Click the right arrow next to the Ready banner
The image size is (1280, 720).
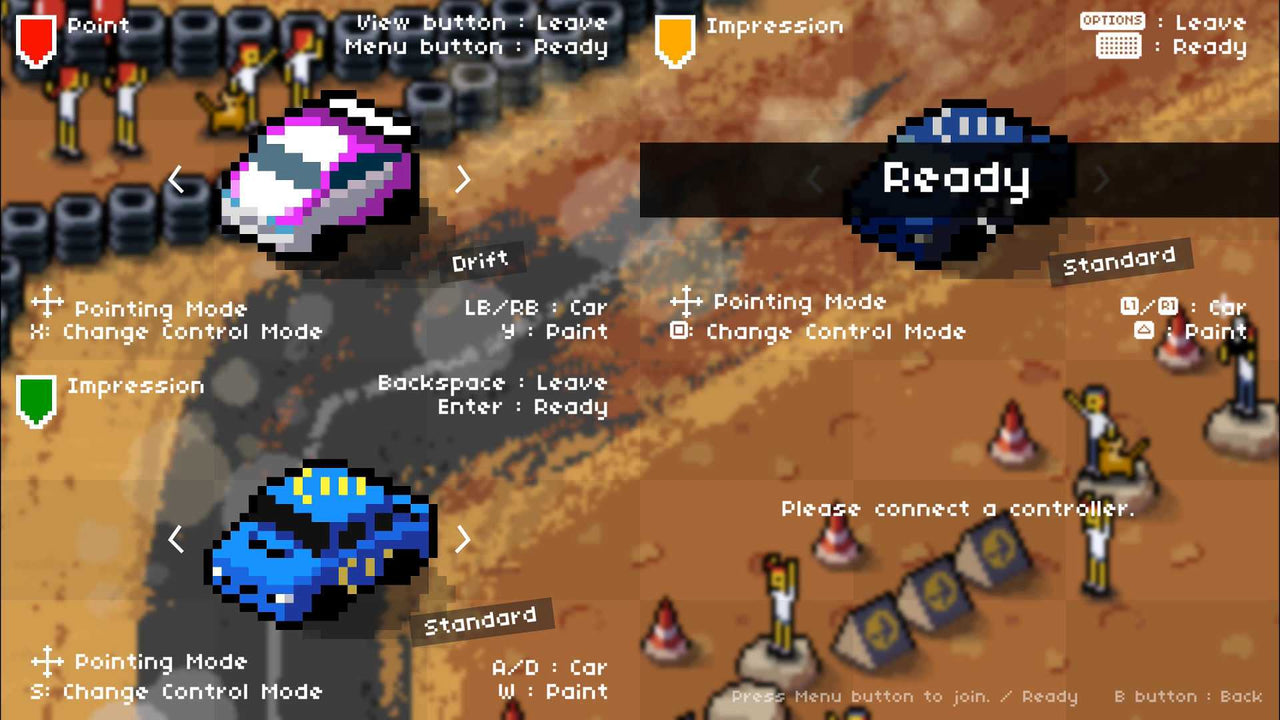click(1101, 179)
